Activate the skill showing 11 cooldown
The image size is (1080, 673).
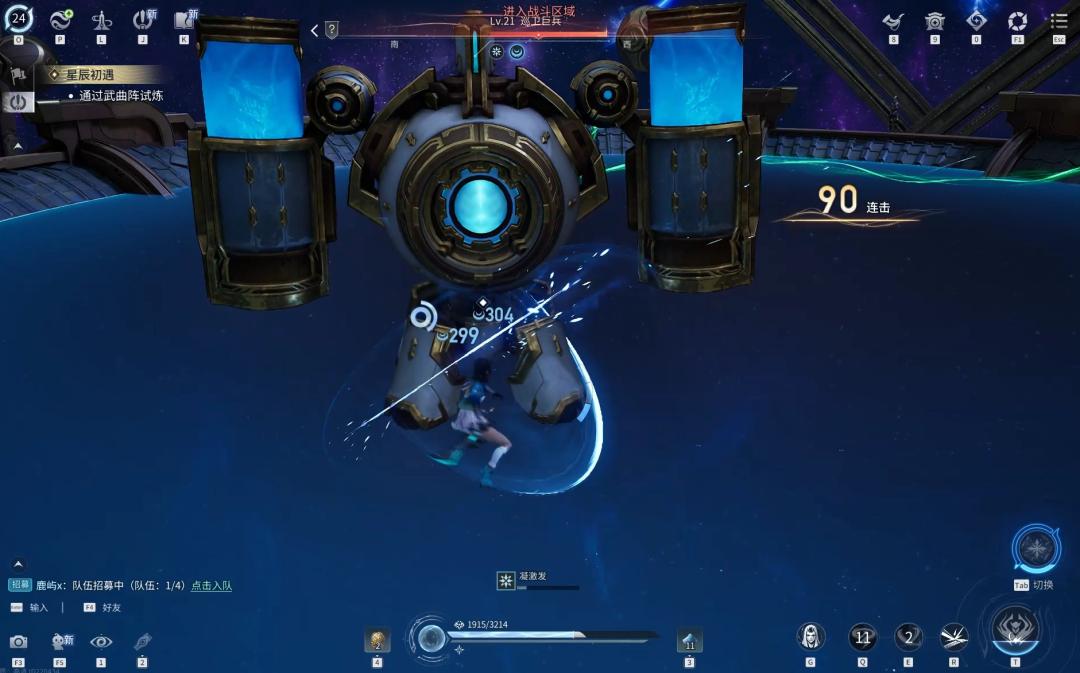[x=862, y=636]
